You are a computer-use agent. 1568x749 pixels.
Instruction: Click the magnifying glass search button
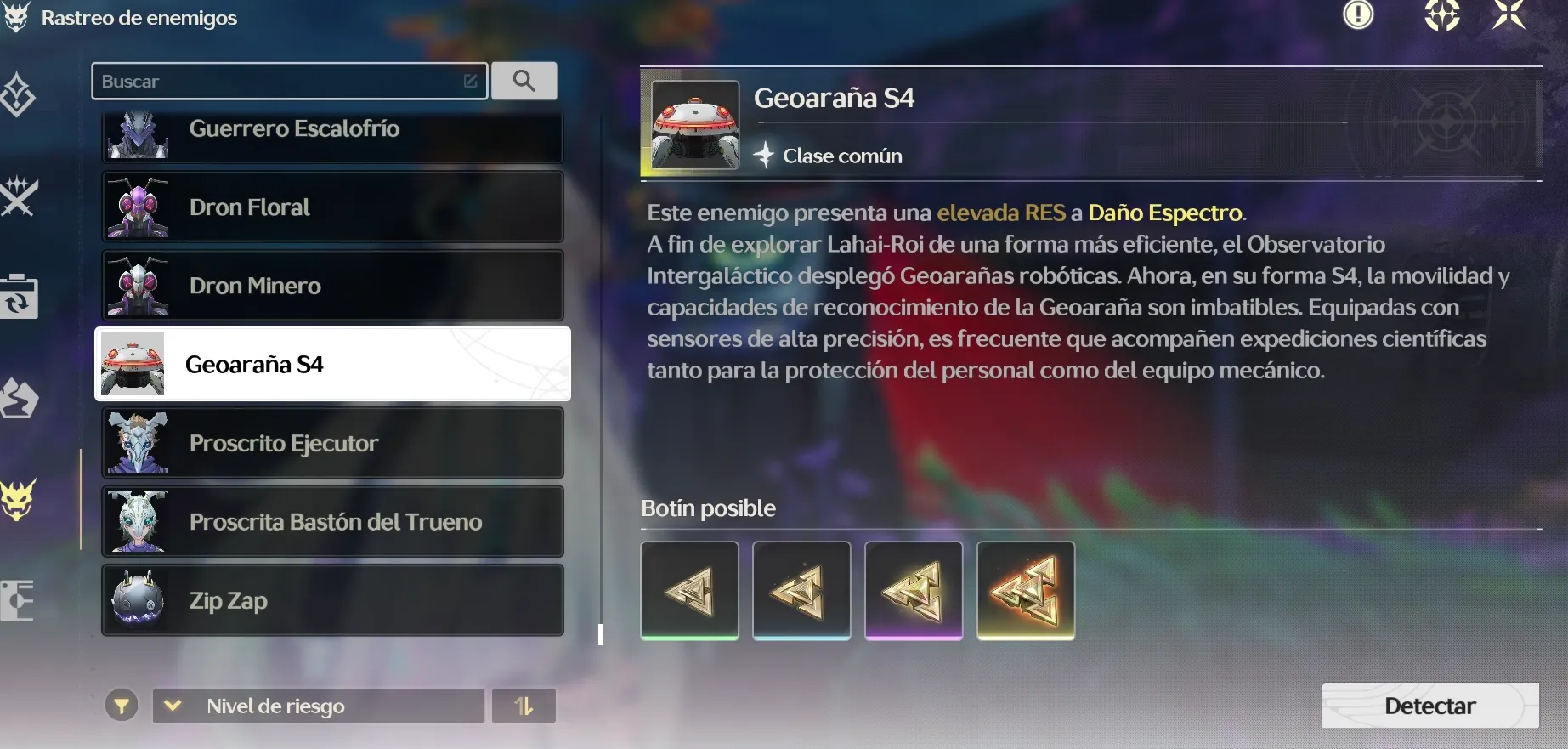524,81
